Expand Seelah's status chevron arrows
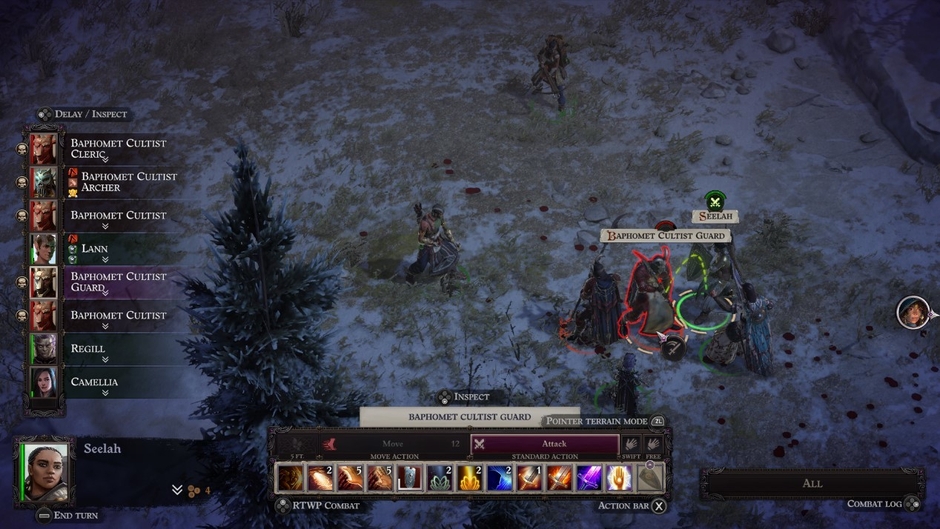The width and height of the screenshot is (940, 529). 178,490
